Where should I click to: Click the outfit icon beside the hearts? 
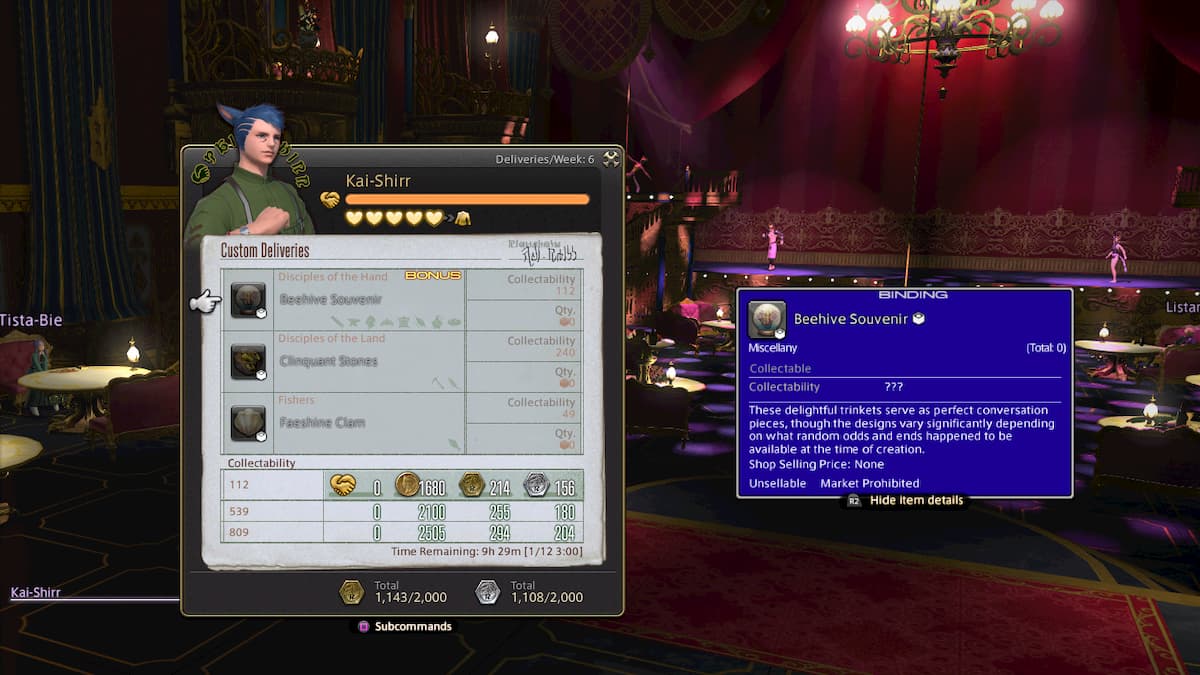tap(463, 218)
